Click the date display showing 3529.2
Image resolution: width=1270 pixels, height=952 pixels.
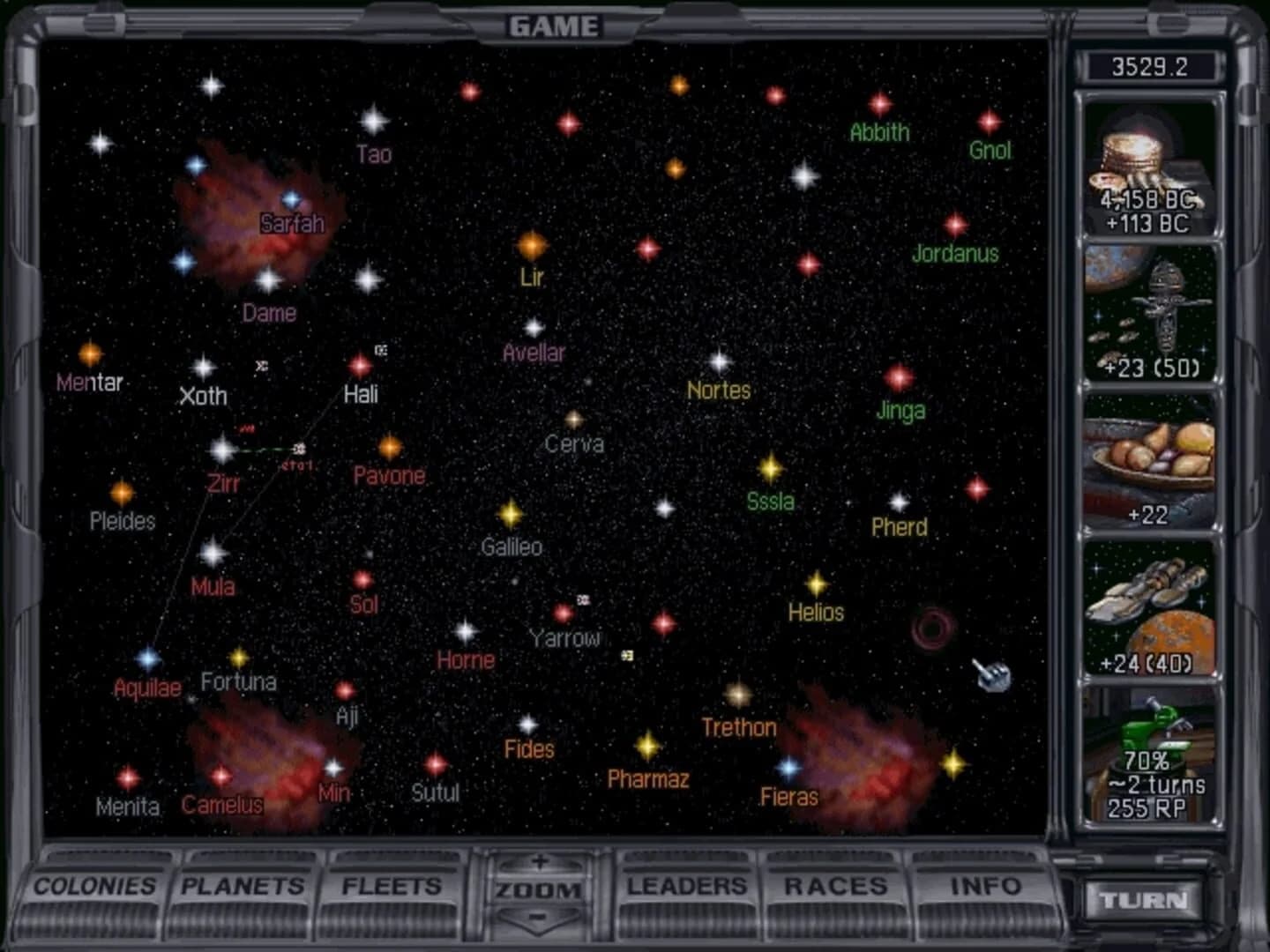click(x=1151, y=65)
